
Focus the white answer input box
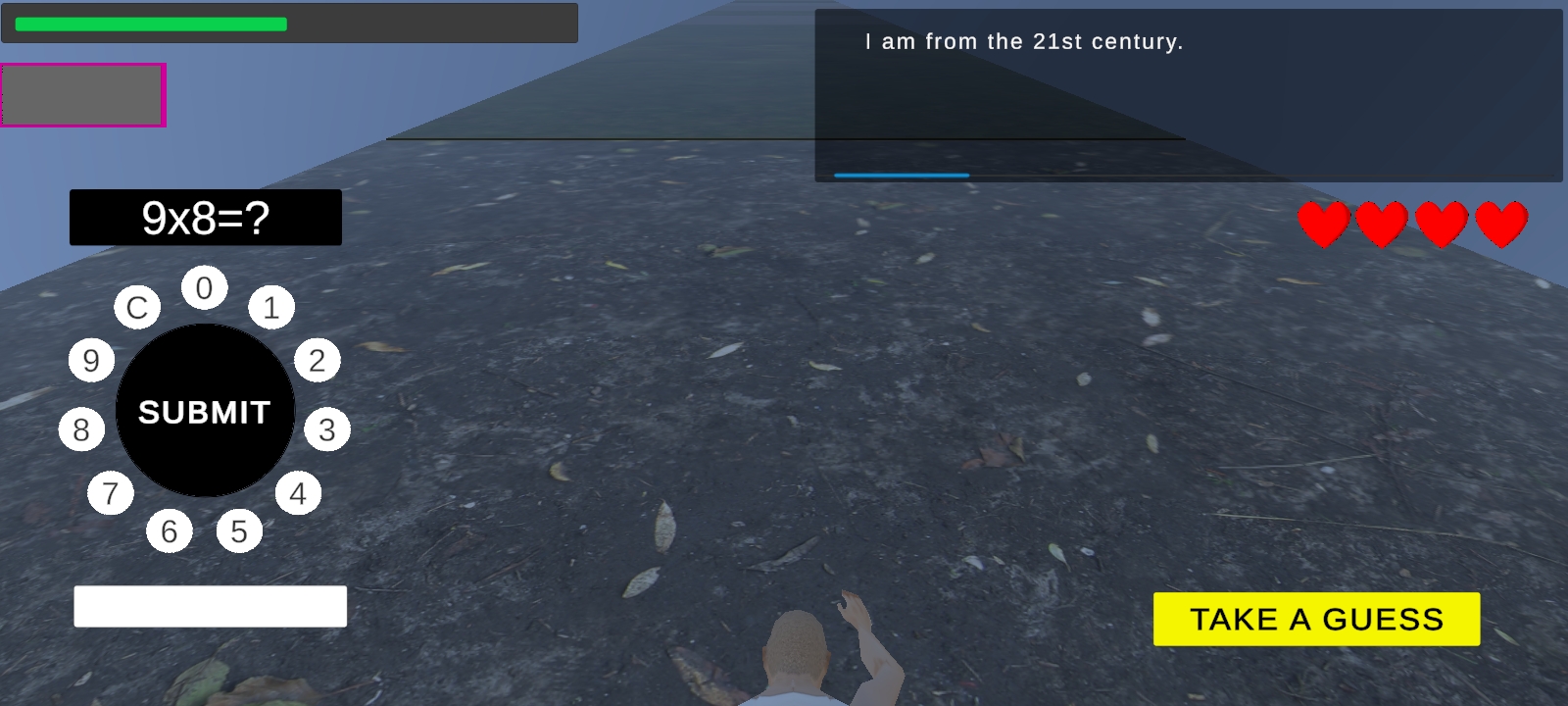[210, 606]
